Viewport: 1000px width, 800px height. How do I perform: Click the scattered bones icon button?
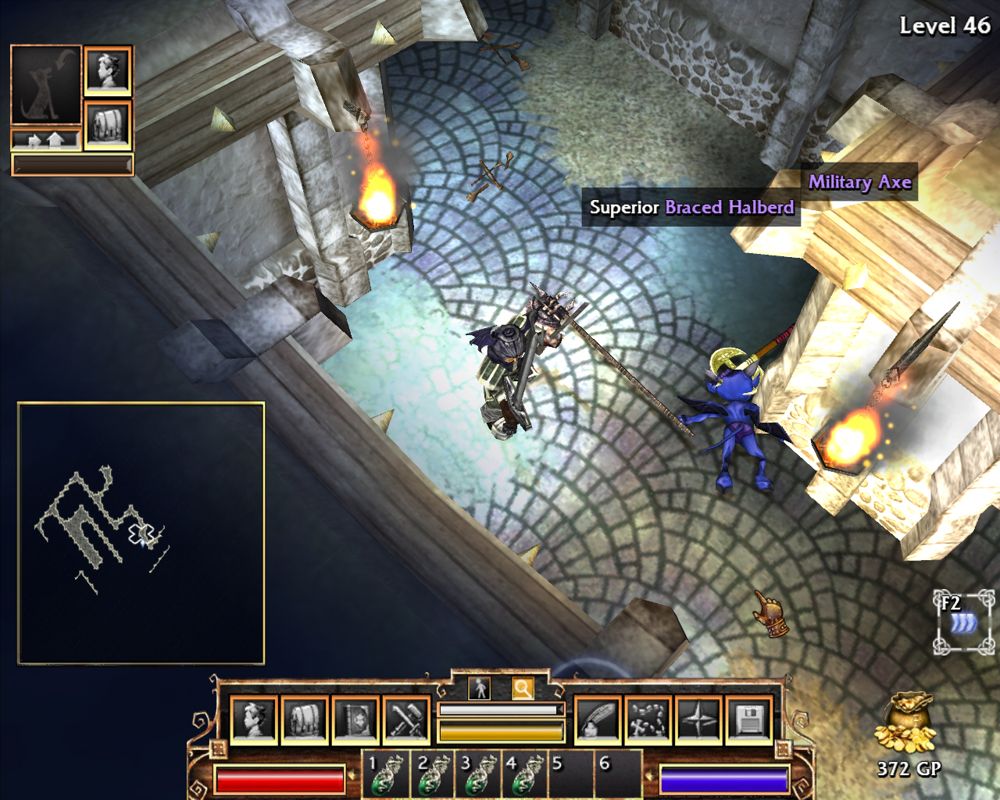coord(648,720)
